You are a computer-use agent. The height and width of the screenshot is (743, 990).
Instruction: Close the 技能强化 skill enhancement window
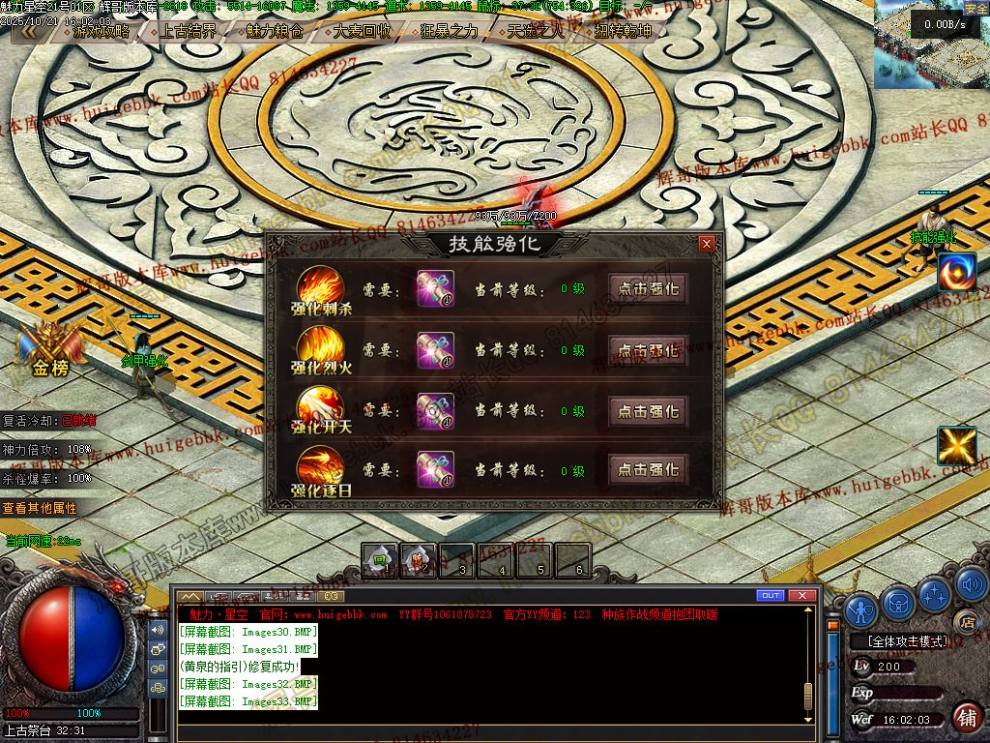(707, 244)
